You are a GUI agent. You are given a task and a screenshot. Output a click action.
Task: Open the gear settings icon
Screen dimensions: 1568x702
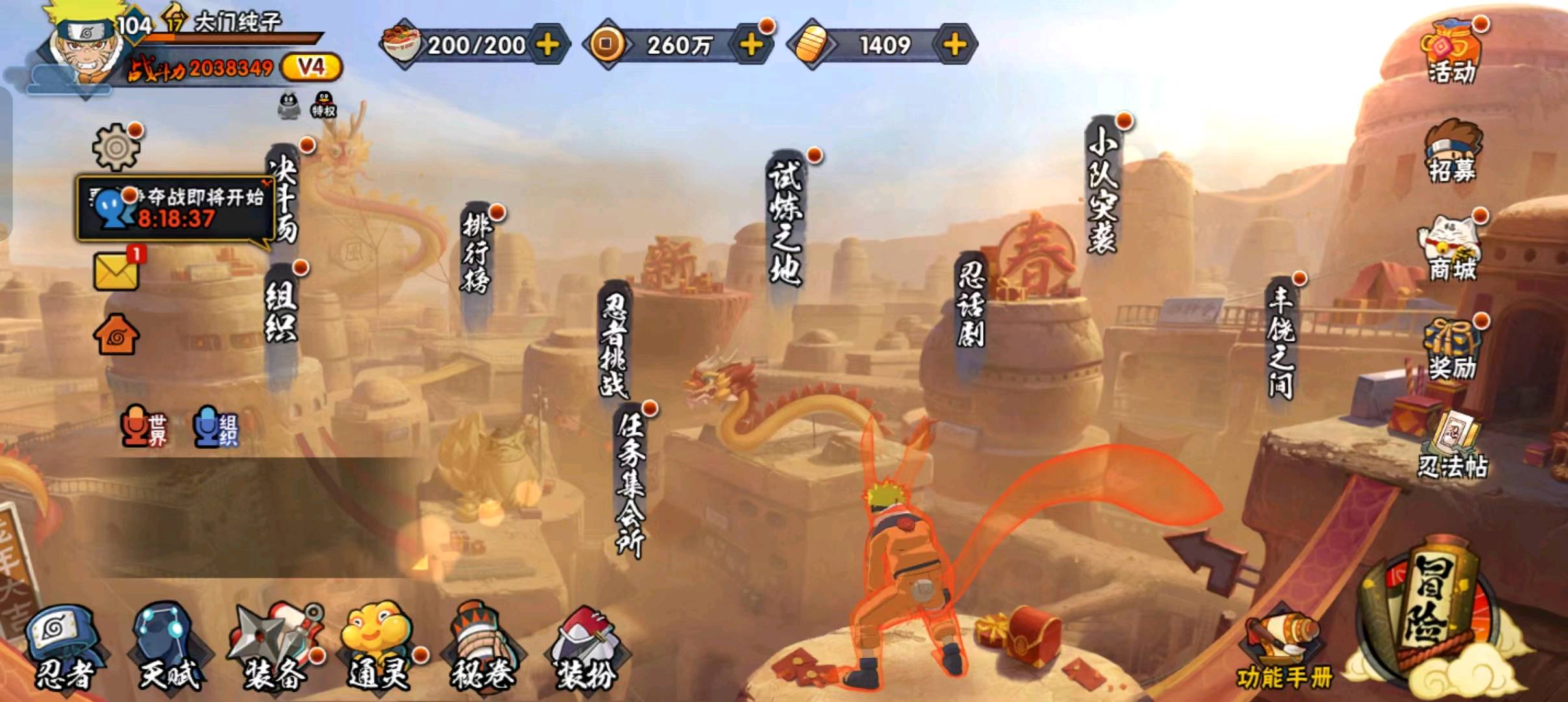(x=116, y=147)
